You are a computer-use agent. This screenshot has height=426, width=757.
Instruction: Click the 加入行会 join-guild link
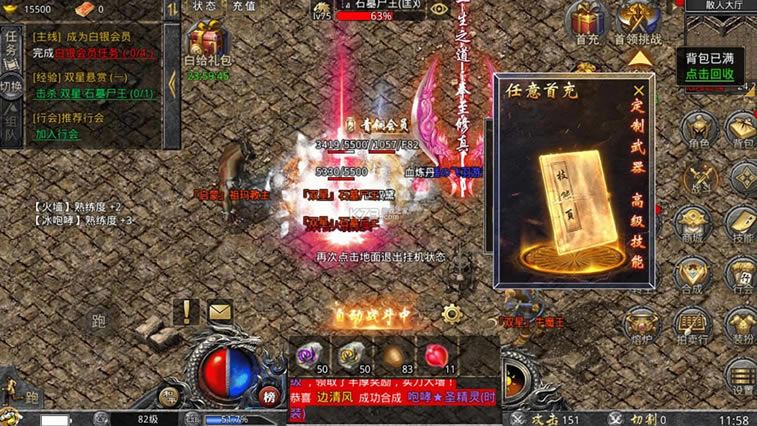(57, 133)
